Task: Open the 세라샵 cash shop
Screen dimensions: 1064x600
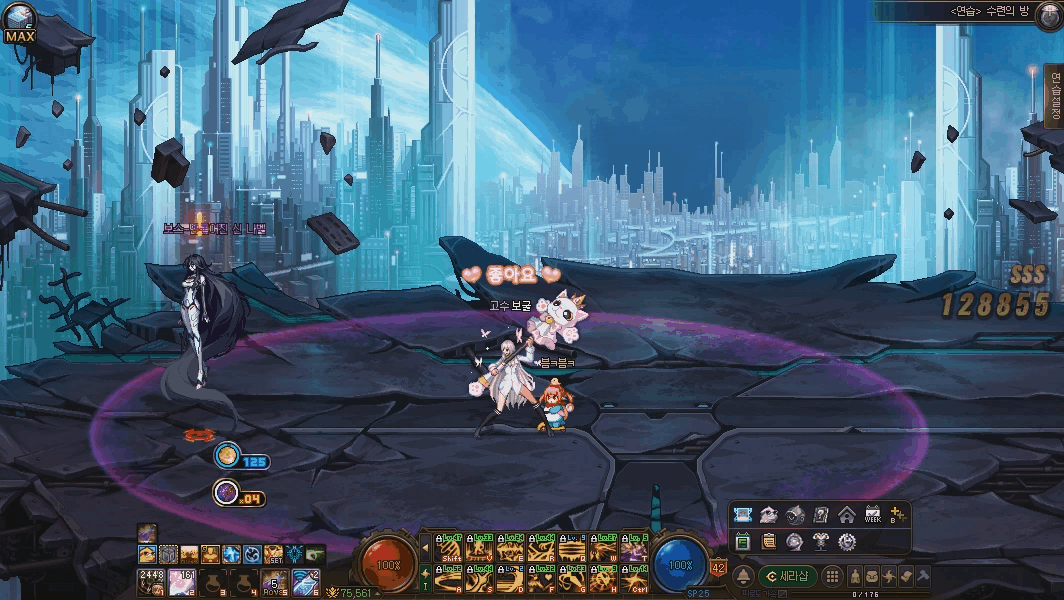Action: pyautogui.click(x=788, y=576)
